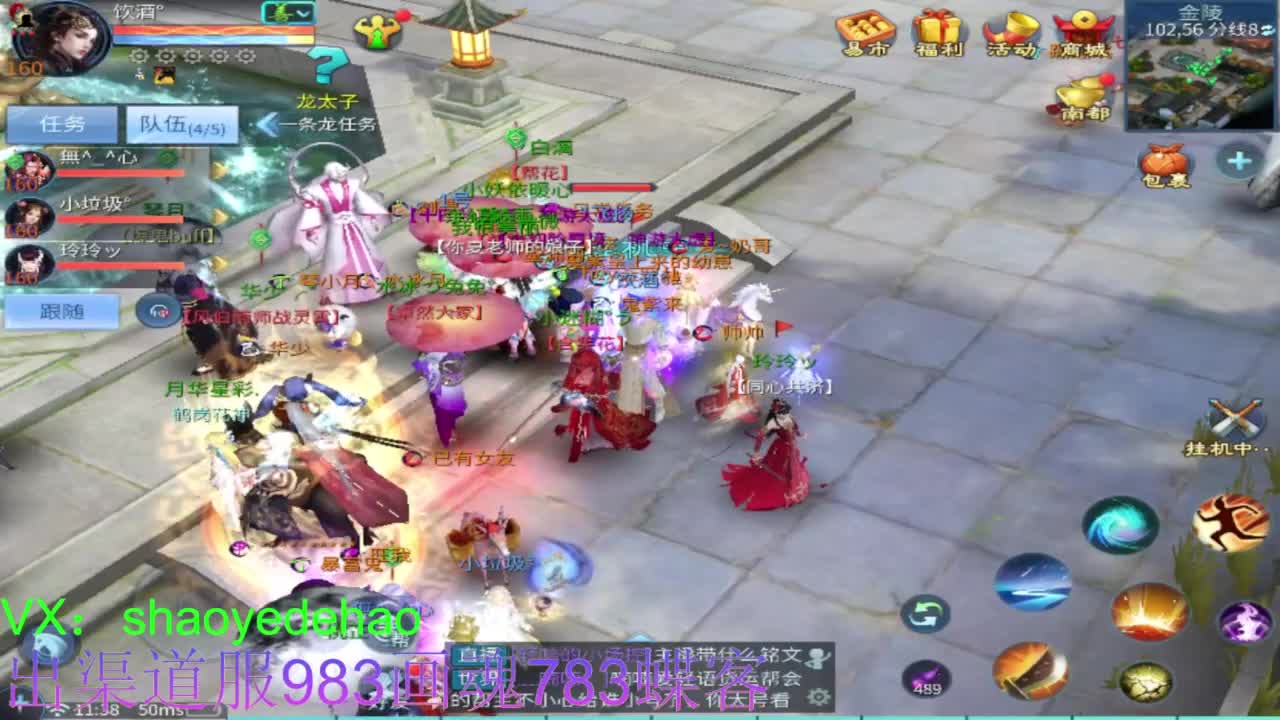Toggle the voice headset icon
The image size is (1280, 720).
[157, 310]
